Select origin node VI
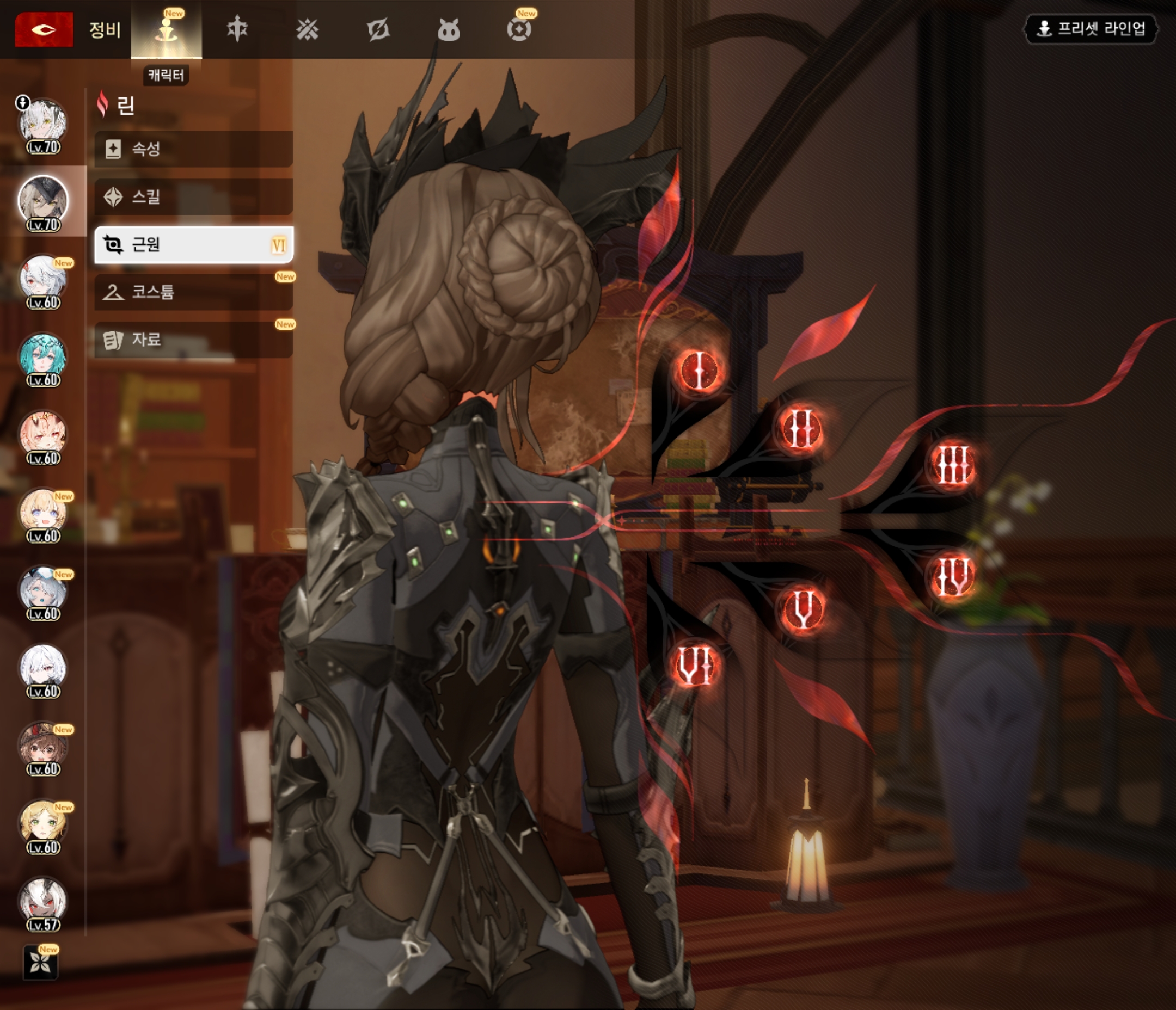 695,666
